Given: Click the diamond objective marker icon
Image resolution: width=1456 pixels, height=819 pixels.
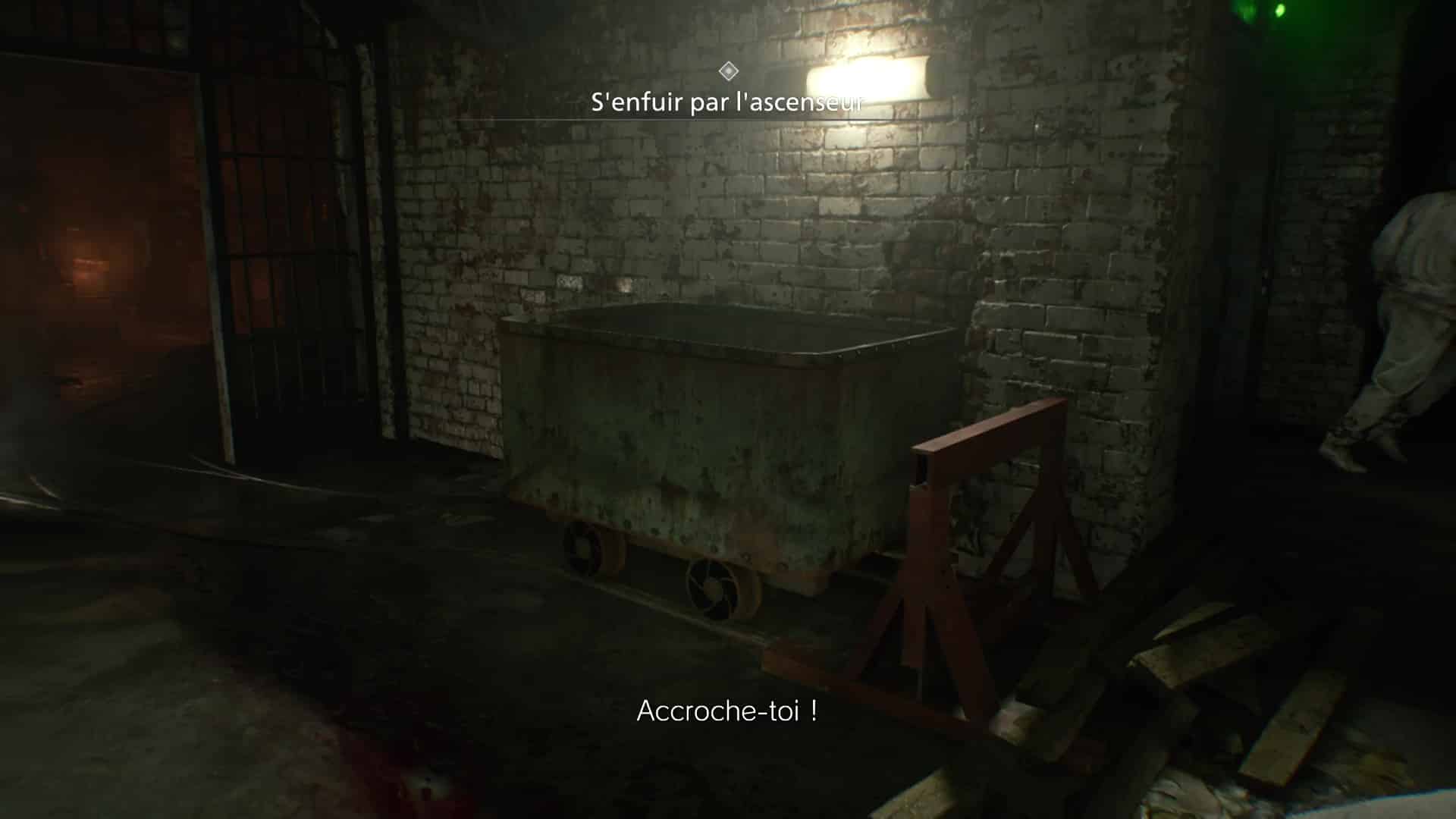Looking at the screenshot, I should point(729,72).
